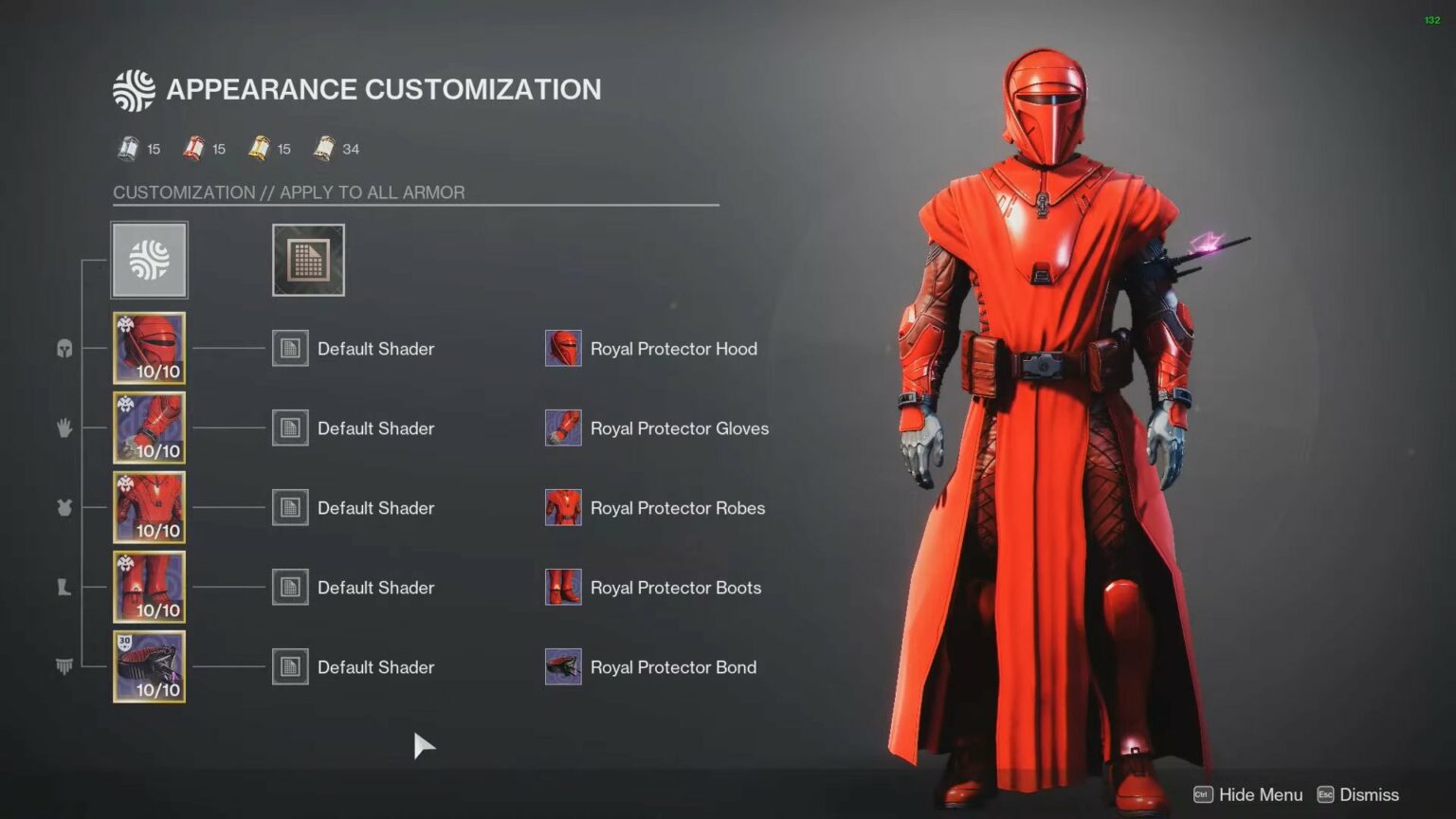The width and height of the screenshot is (1456, 819).
Task: Click the Synthweave Template currency showing 34
Action: tap(323, 148)
